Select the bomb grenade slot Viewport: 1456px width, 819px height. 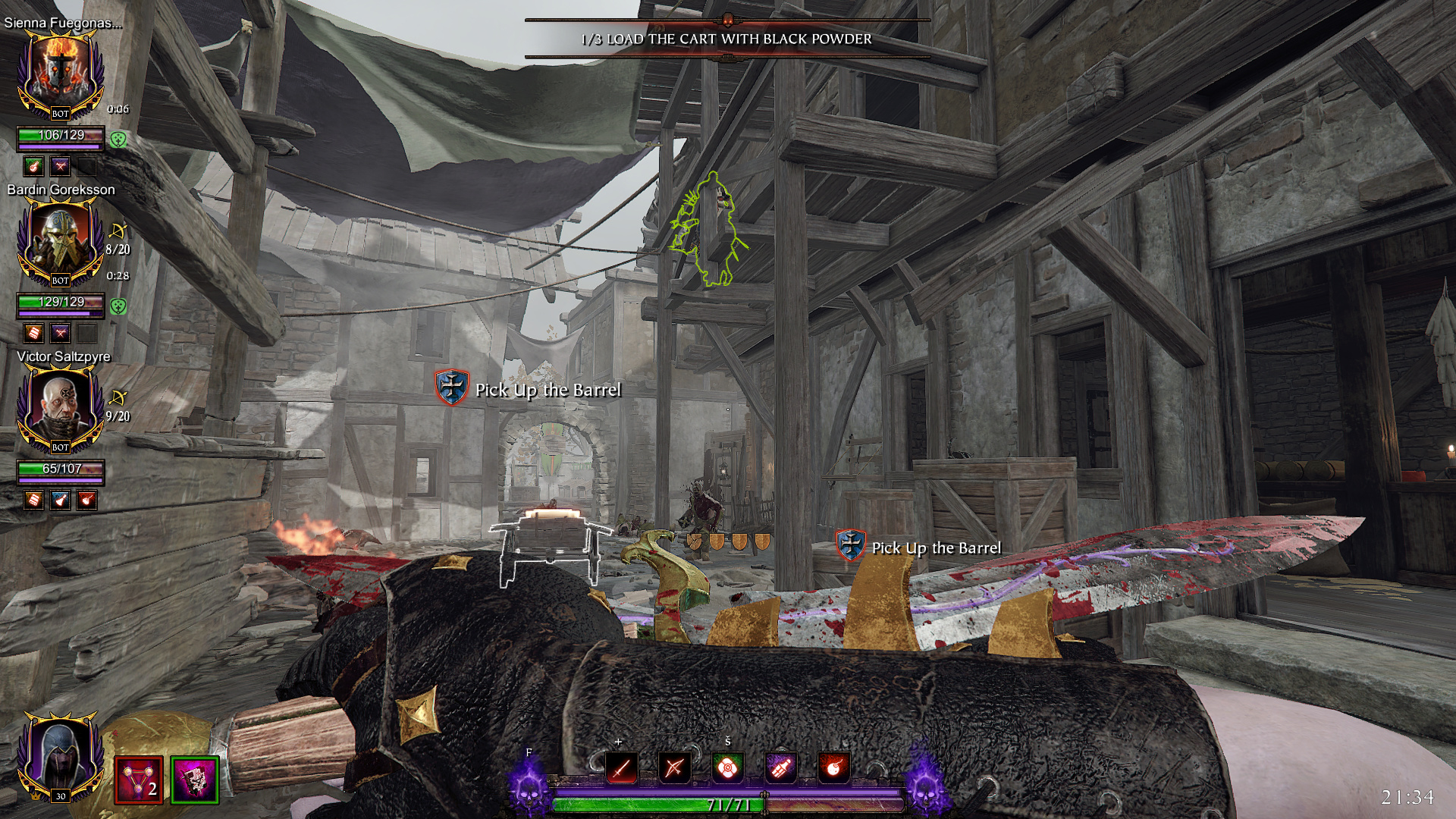tap(833, 768)
